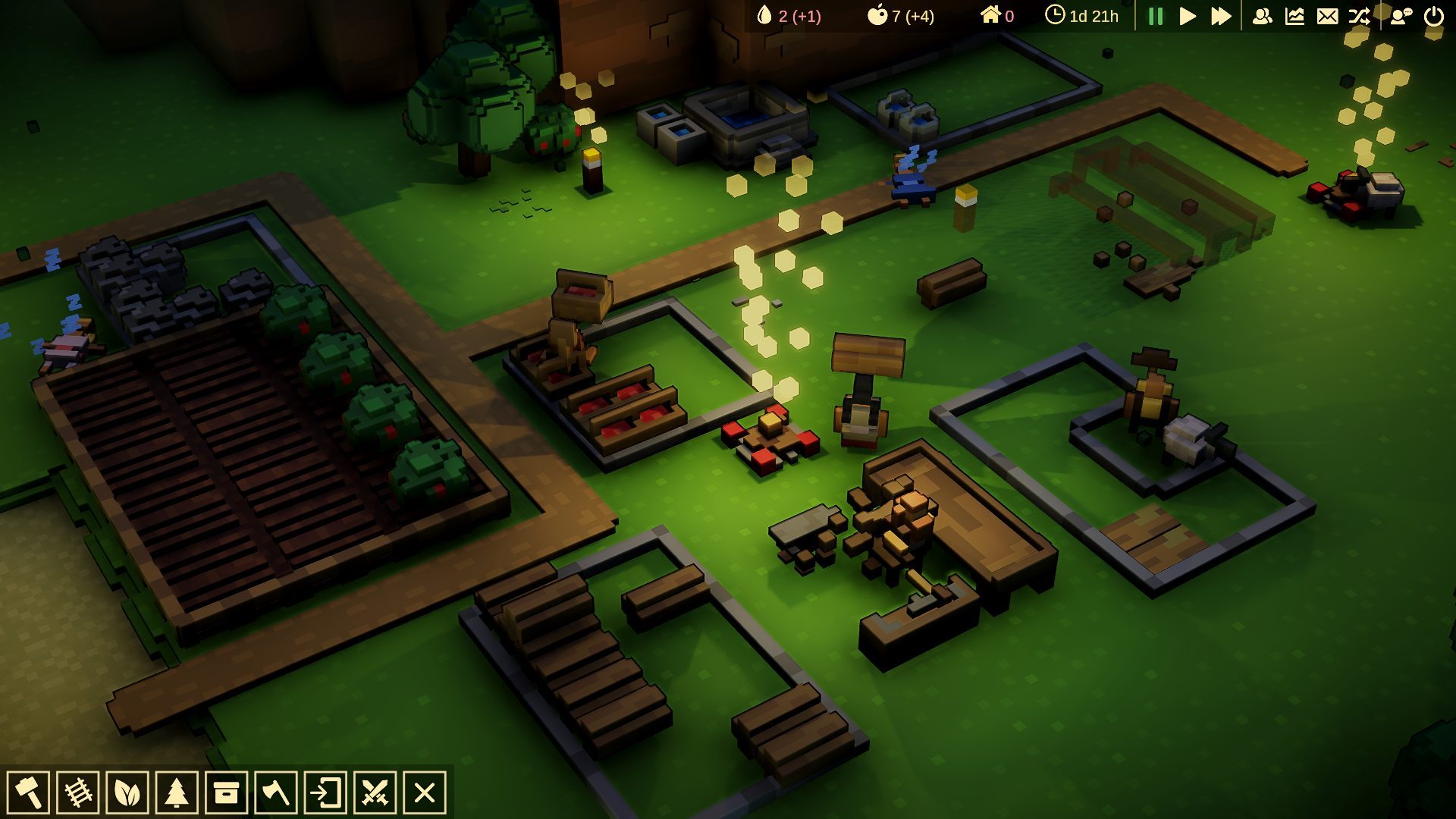The width and height of the screenshot is (1456, 819).
Task: Select the ladder construction tool
Action: coord(78,793)
